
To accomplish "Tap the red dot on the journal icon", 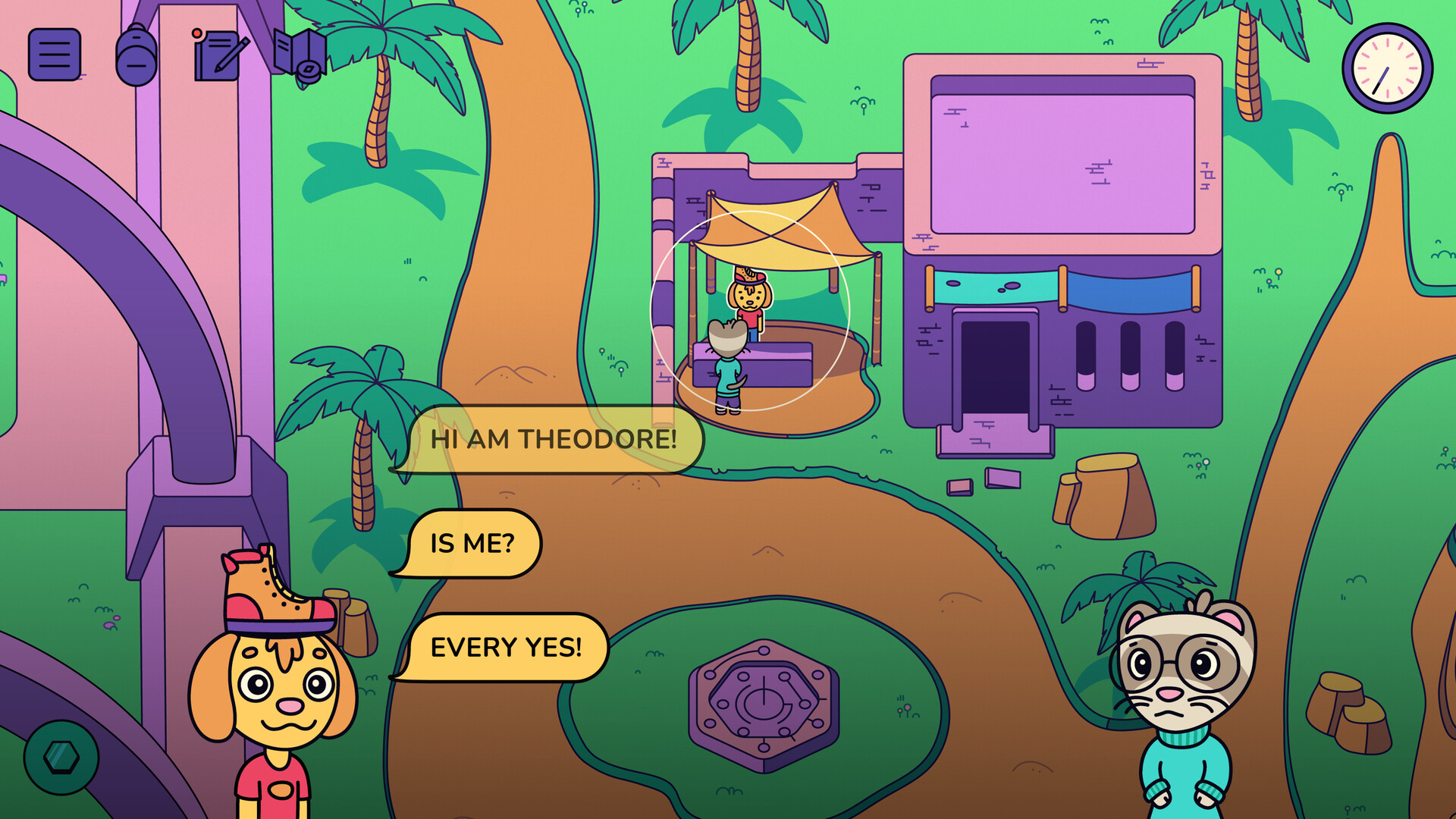I will (x=199, y=33).
